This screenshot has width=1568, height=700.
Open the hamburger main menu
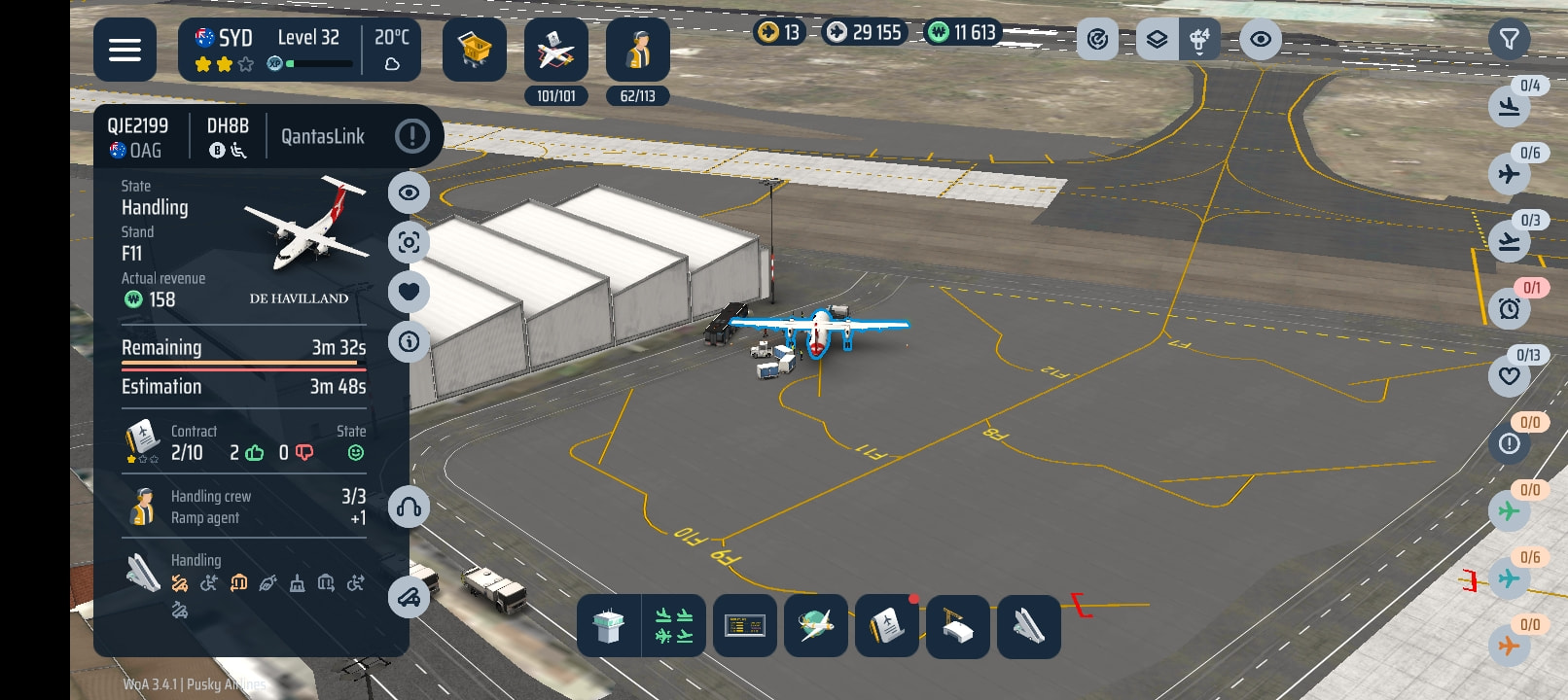(125, 50)
